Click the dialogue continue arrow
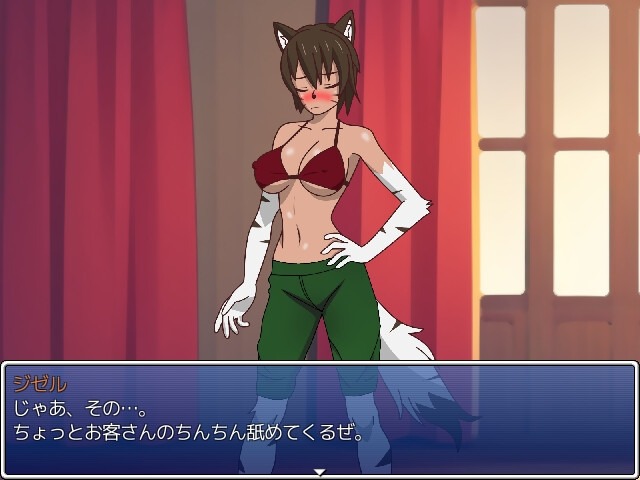This screenshot has height=480, width=640. pos(319,471)
